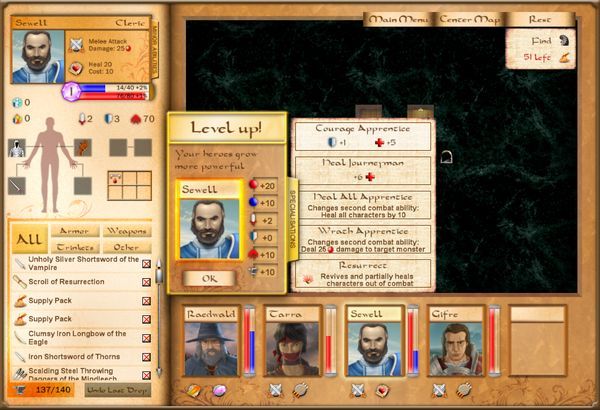
Task: Open the Trinkets filter tab
Action: [74, 246]
